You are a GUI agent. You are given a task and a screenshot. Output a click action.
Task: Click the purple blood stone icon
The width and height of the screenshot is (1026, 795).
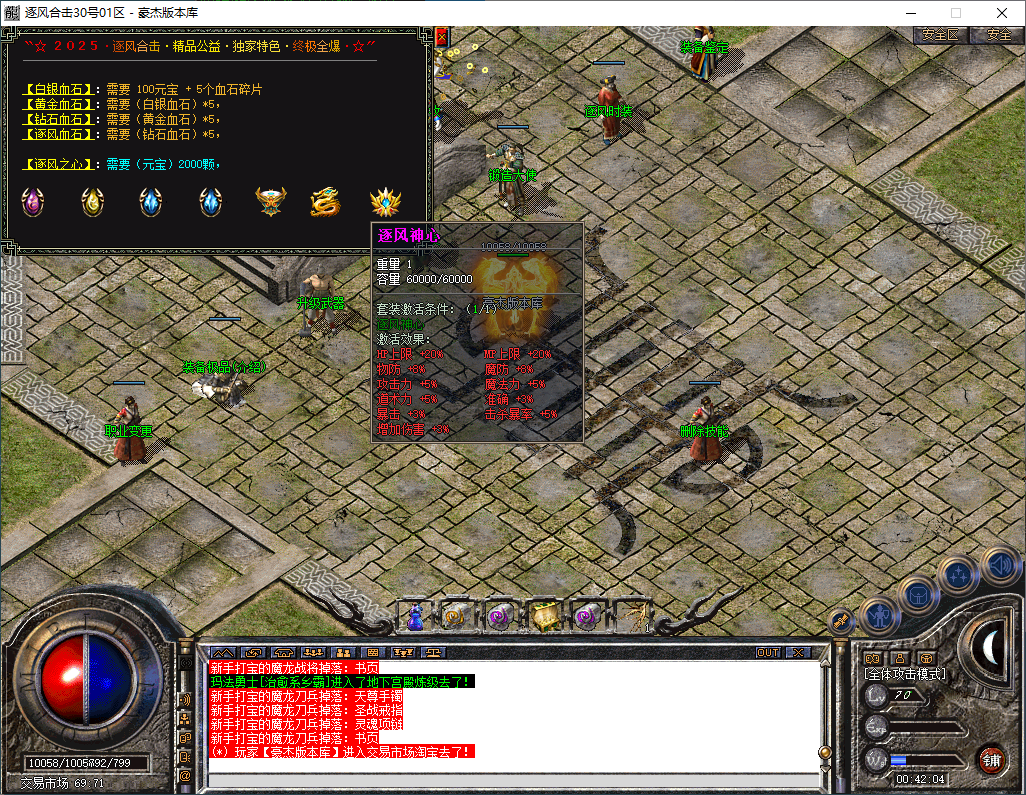pos(33,203)
